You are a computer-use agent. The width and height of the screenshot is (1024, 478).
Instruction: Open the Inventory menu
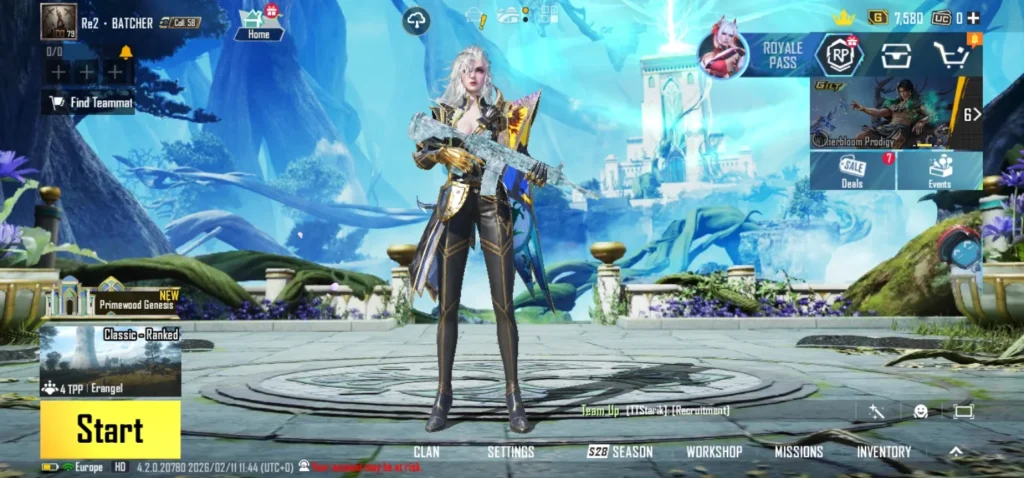(x=883, y=452)
